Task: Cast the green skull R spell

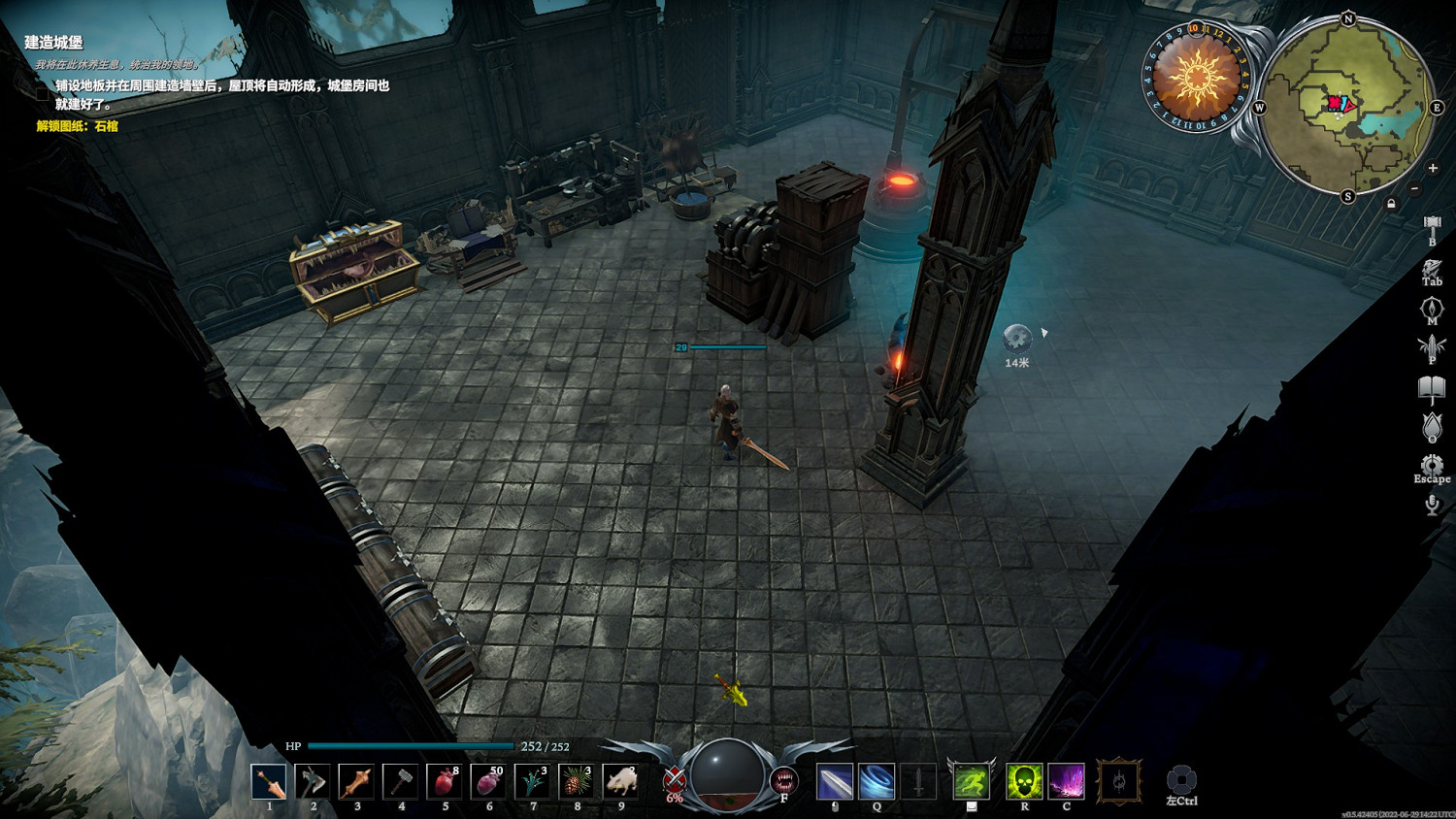Action: click(1024, 781)
